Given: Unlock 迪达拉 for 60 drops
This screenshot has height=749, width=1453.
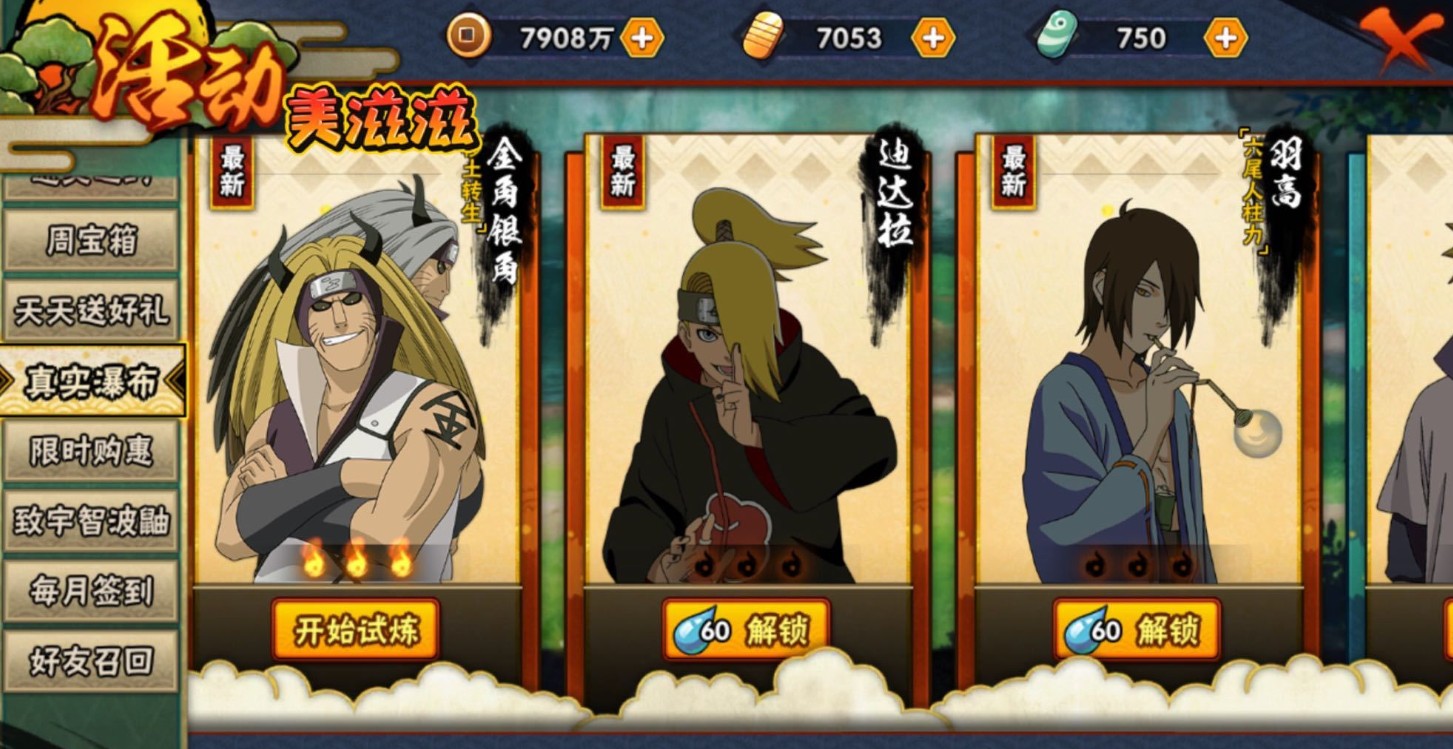Looking at the screenshot, I should (746, 630).
